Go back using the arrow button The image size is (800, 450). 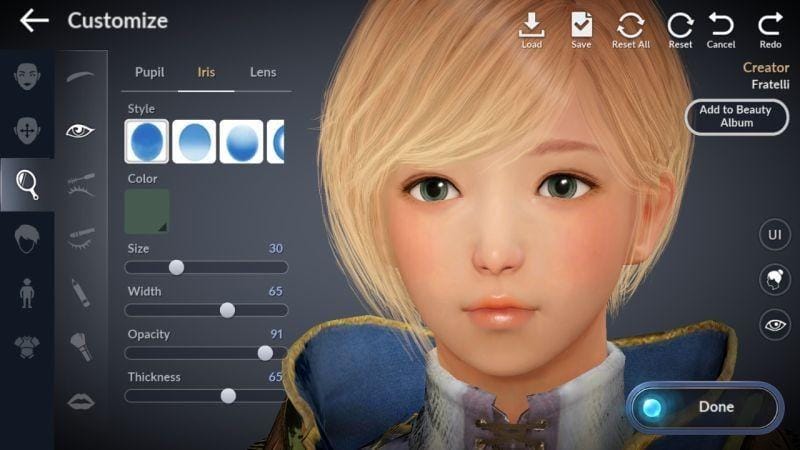[x=34, y=21]
